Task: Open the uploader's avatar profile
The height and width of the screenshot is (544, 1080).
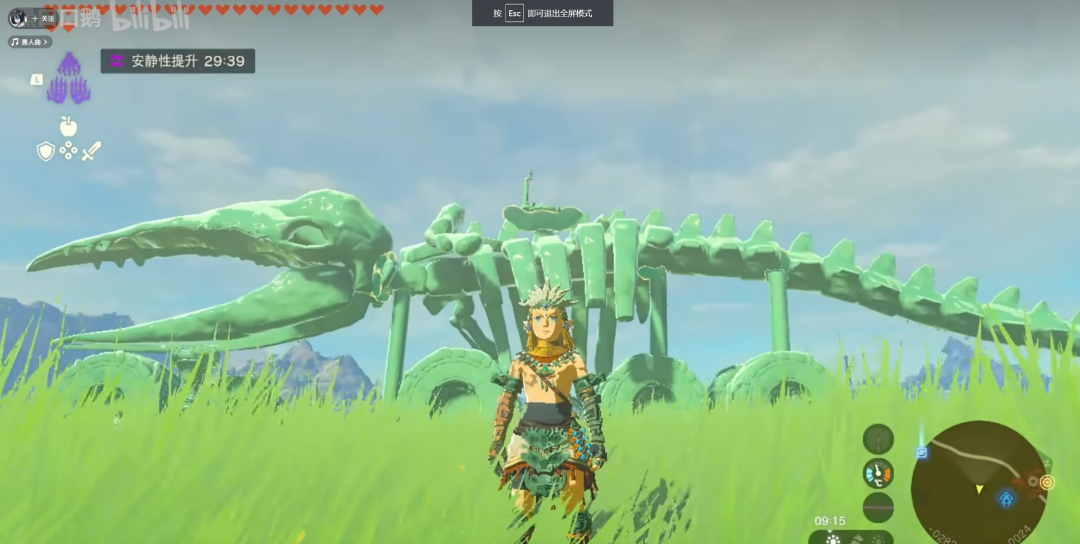Action: pos(18,18)
